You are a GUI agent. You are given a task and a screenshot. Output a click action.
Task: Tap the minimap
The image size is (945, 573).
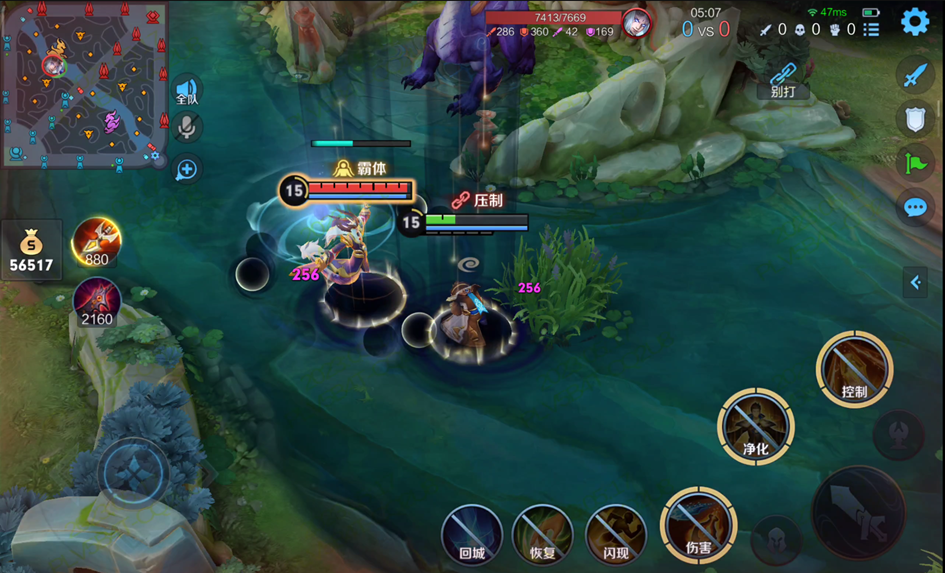click(82, 84)
